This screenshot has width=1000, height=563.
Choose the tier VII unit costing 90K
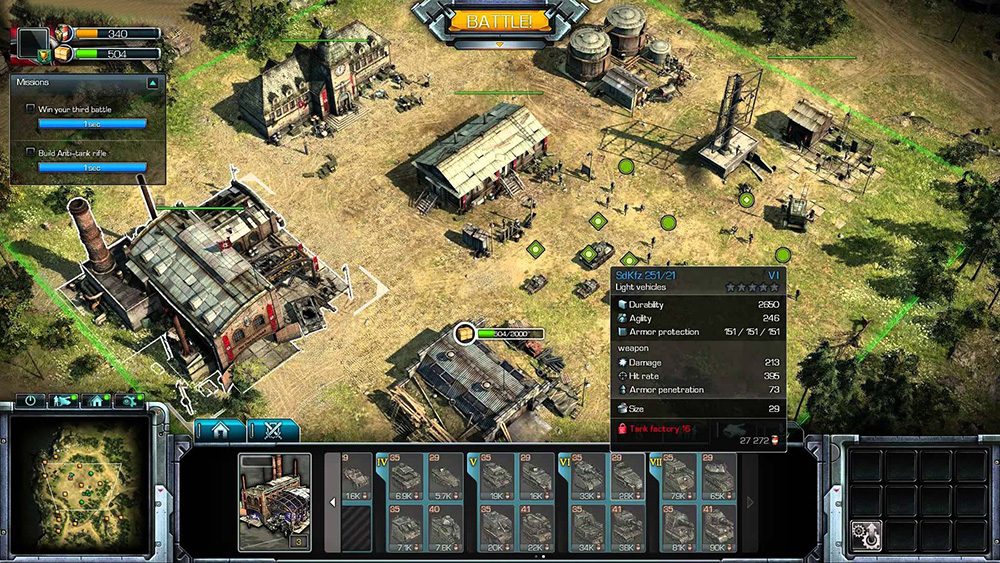pyautogui.click(x=718, y=526)
